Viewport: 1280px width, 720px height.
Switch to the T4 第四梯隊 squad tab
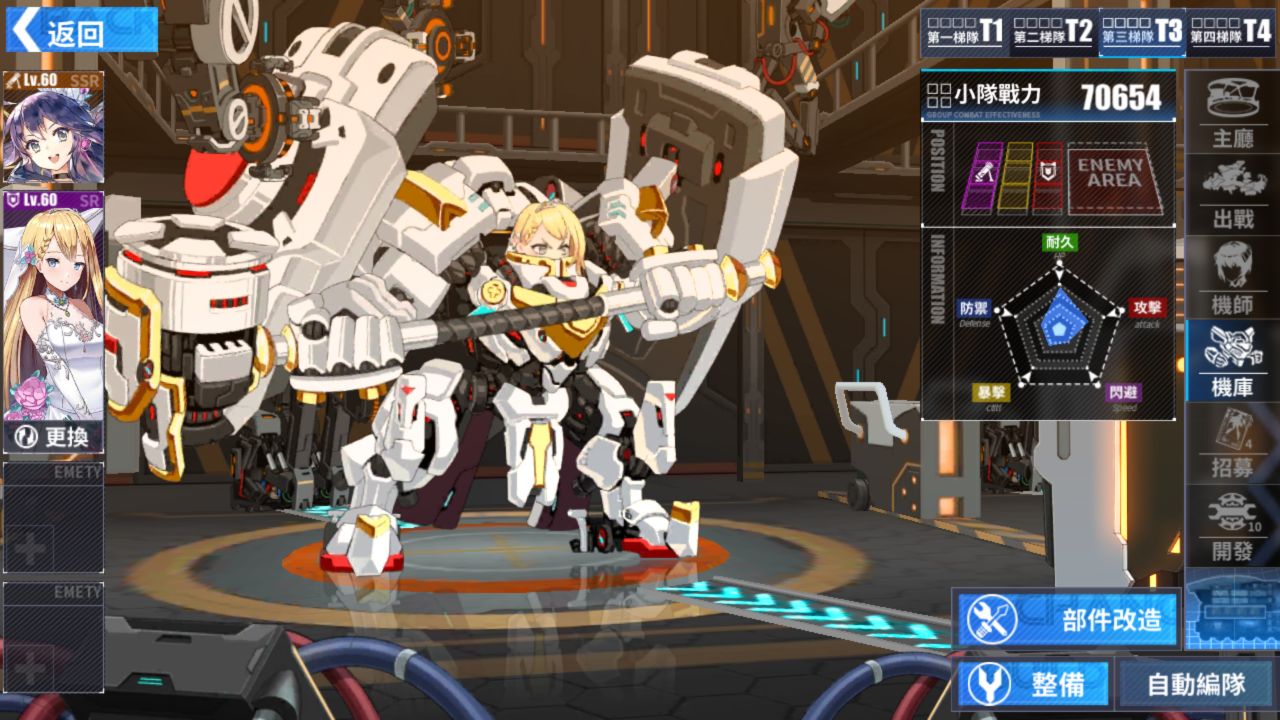click(x=1230, y=33)
